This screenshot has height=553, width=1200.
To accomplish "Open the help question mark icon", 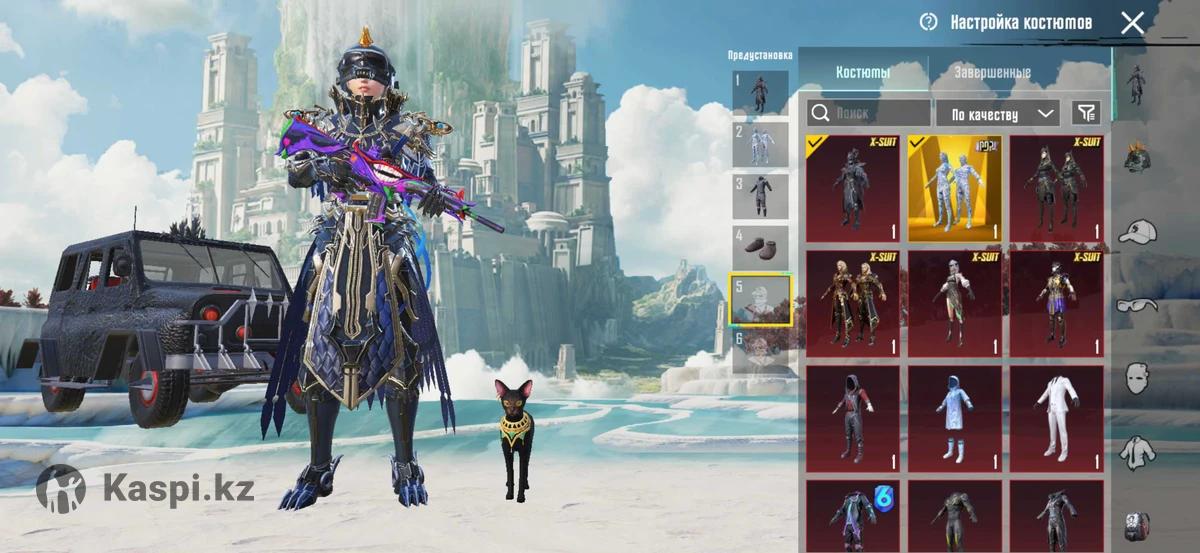I will click(928, 22).
